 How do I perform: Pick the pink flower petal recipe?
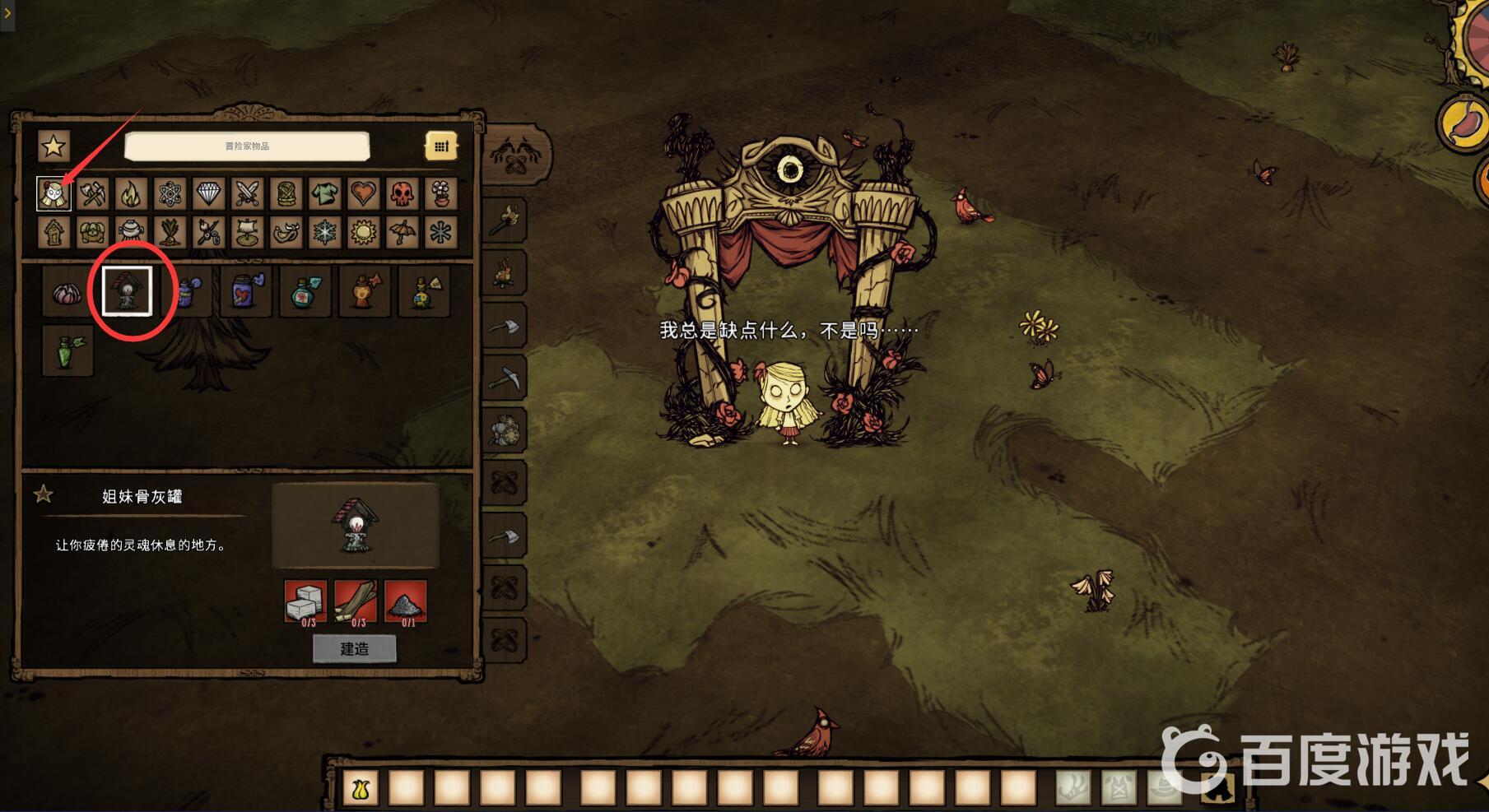67,291
